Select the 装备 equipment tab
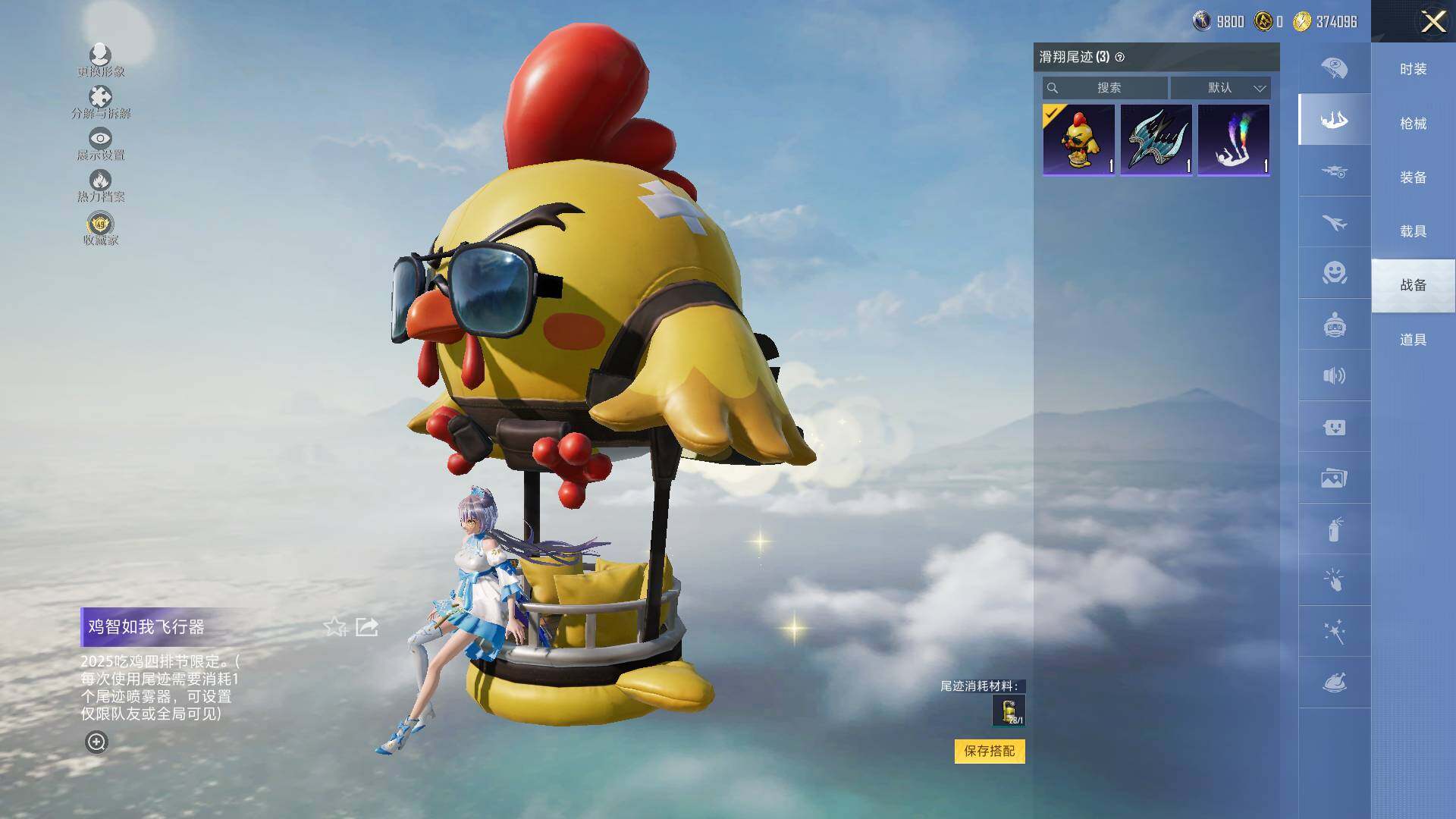Viewport: 1456px width, 819px height. coord(1413,177)
